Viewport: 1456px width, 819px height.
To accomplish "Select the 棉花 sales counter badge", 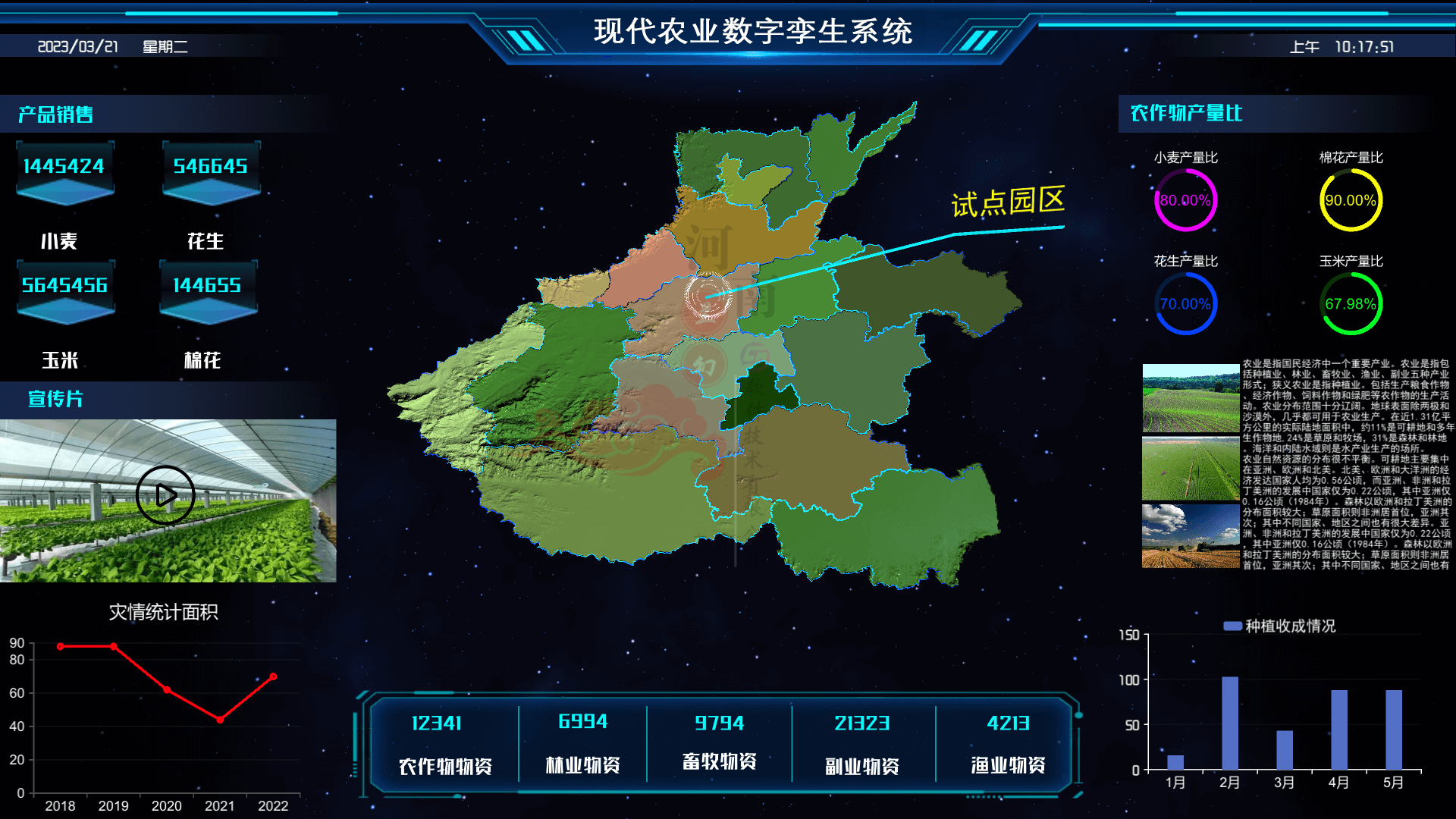I will click(x=209, y=287).
